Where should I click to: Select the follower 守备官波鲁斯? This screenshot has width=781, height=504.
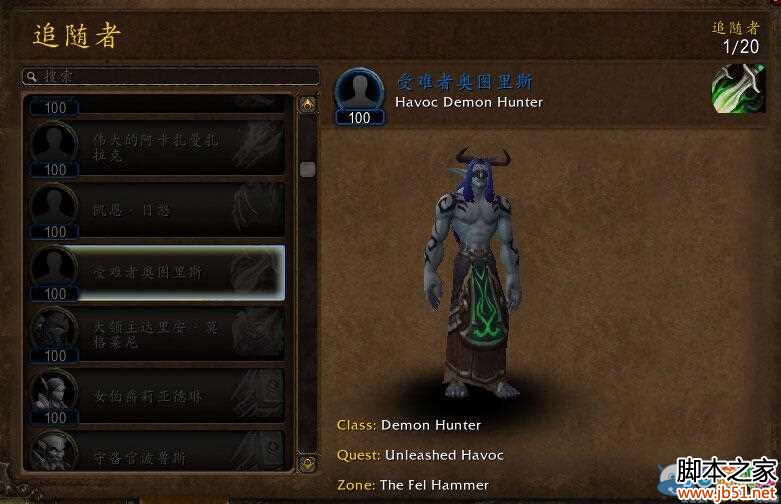tap(155, 450)
